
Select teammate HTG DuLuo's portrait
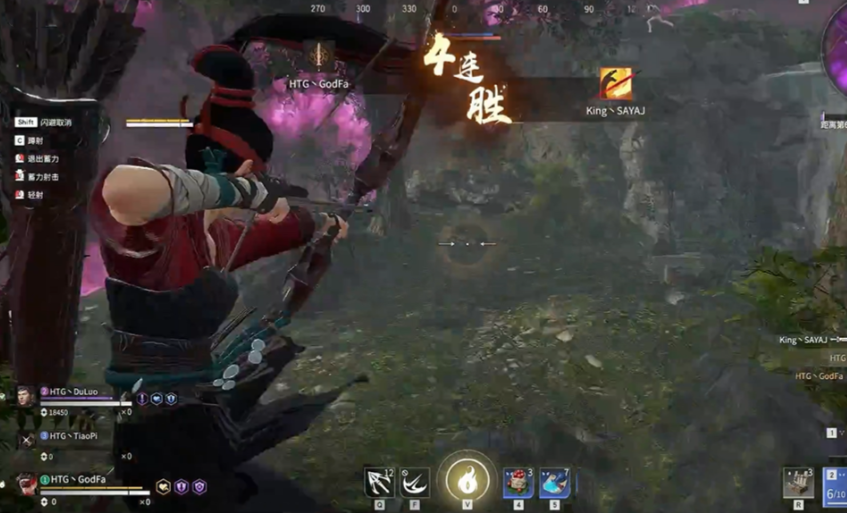coord(26,396)
